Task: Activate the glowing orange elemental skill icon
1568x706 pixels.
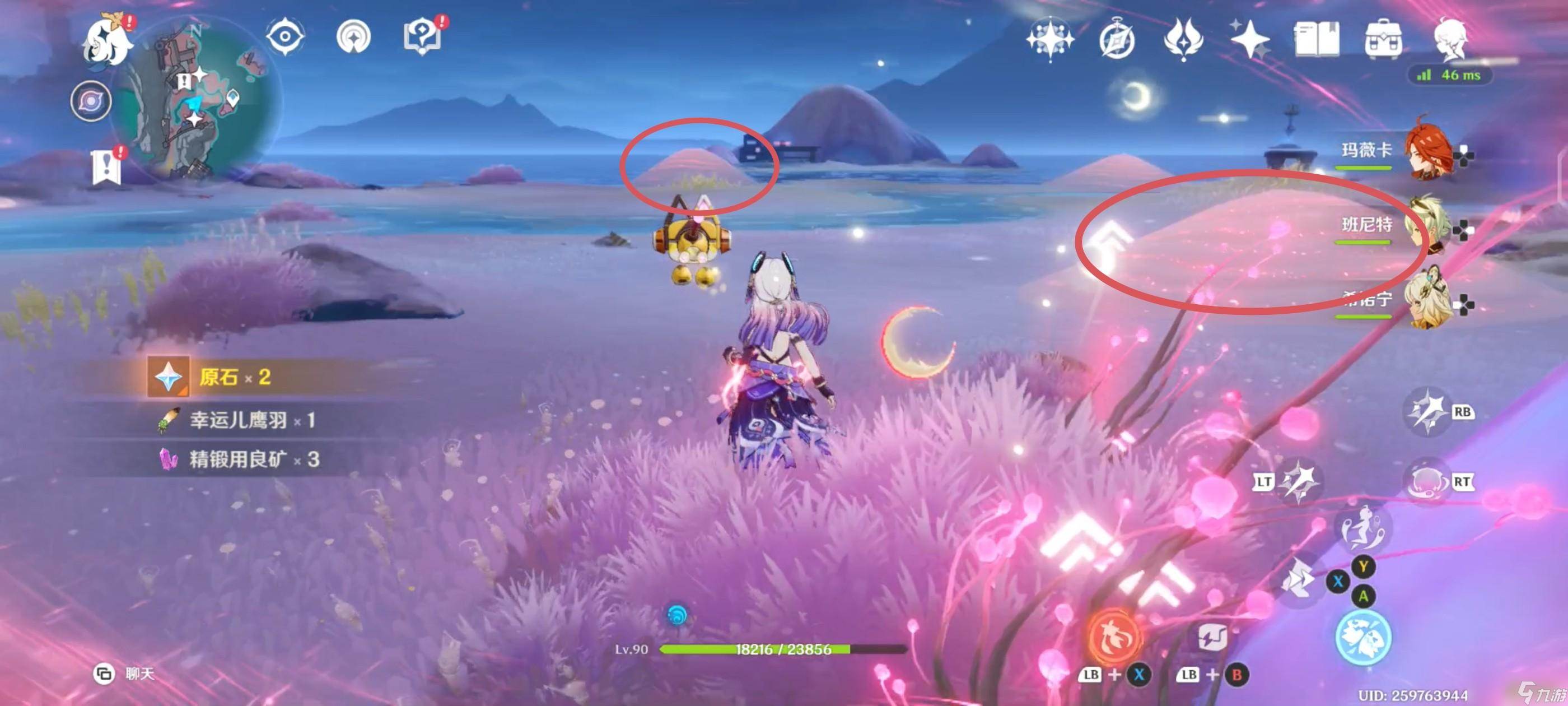Action: pos(1116,636)
